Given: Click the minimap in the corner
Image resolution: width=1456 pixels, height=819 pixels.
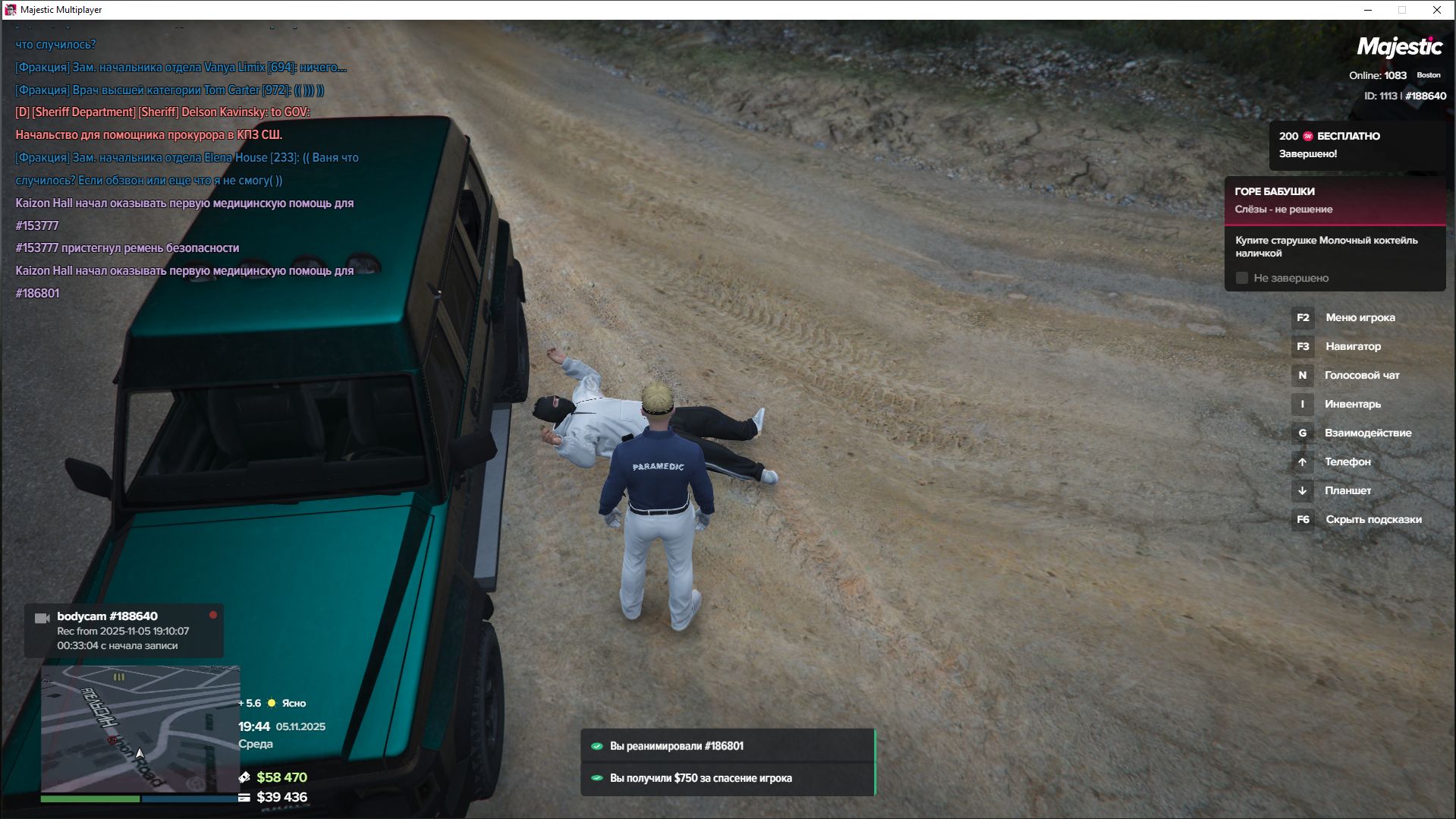Looking at the screenshot, I should click(x=140, y=728).
